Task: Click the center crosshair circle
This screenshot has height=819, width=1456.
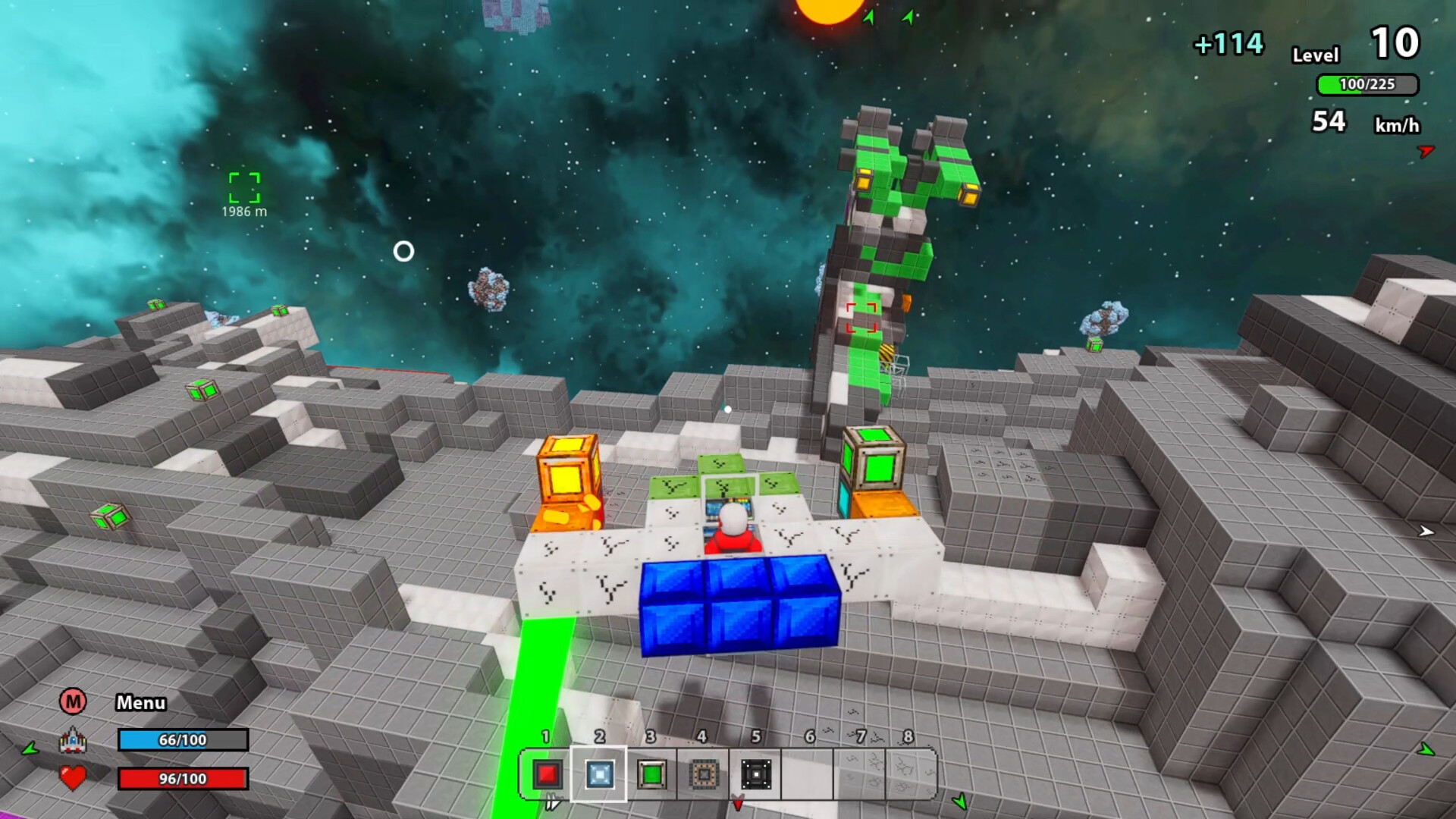Action: pyautogui.click(x=403, y=252)
